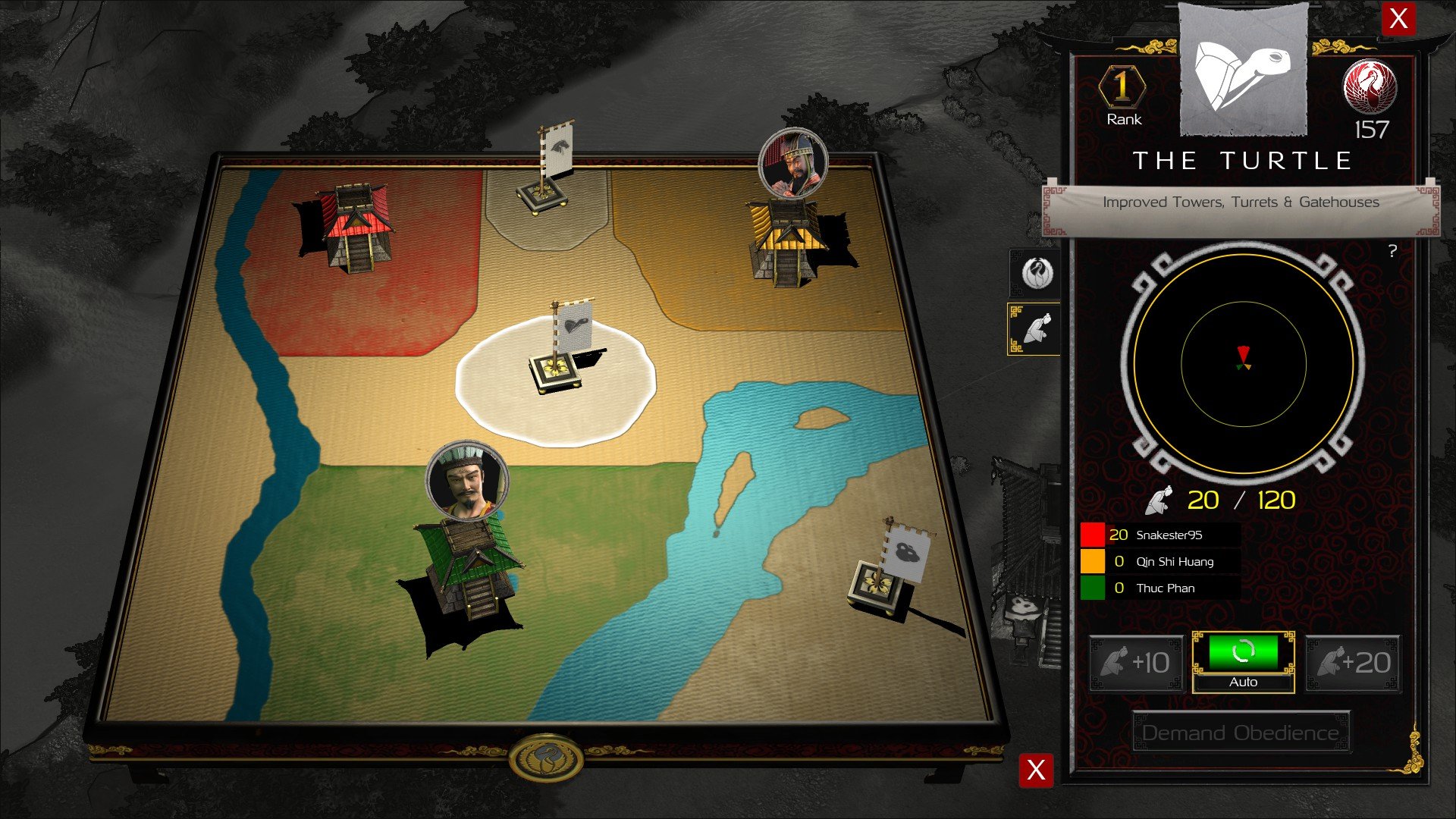The image size is (1456, 819).
Task: Select the kneeling figure tab
Action: (1034, 329)
